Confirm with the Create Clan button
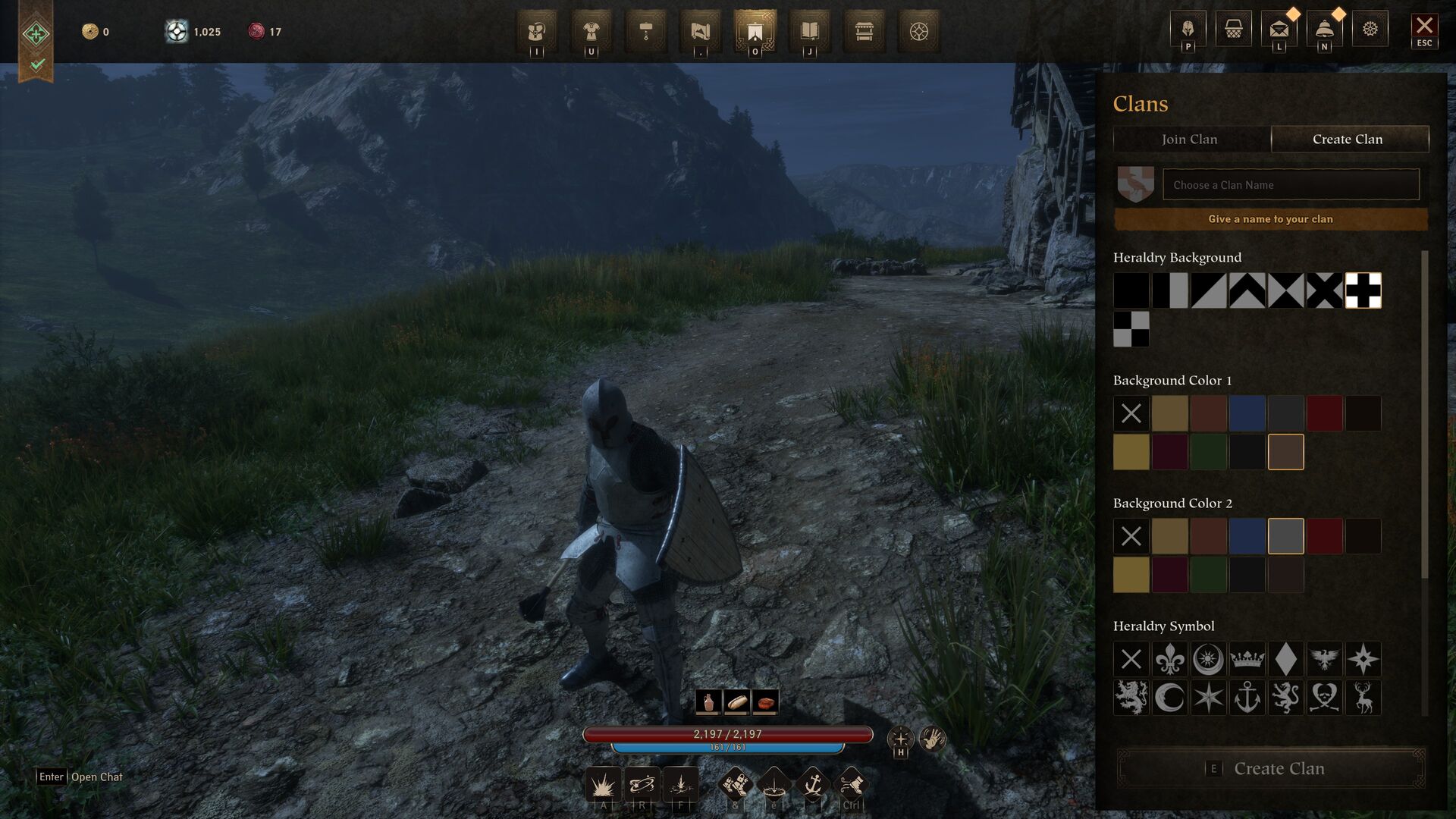 pos(1271,768)
